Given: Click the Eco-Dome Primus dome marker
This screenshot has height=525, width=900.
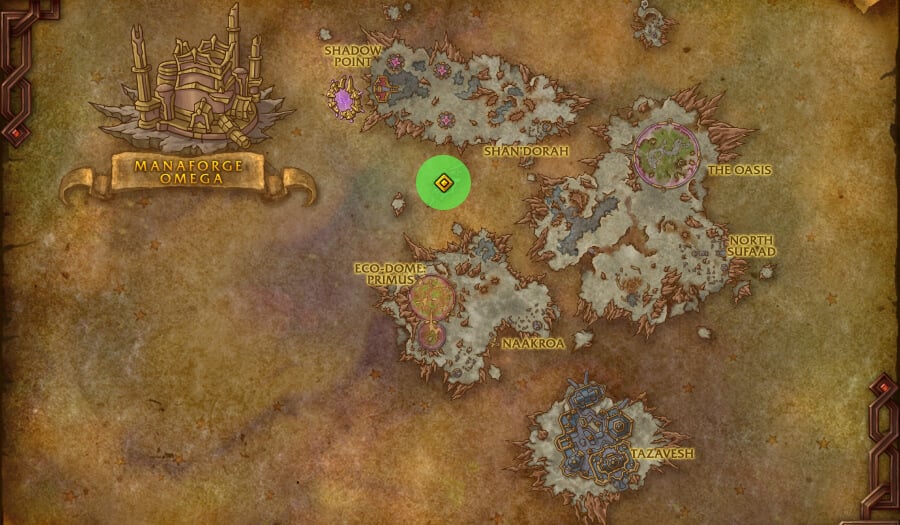Looking at the screenshot, I should click(x=432, y=296).
